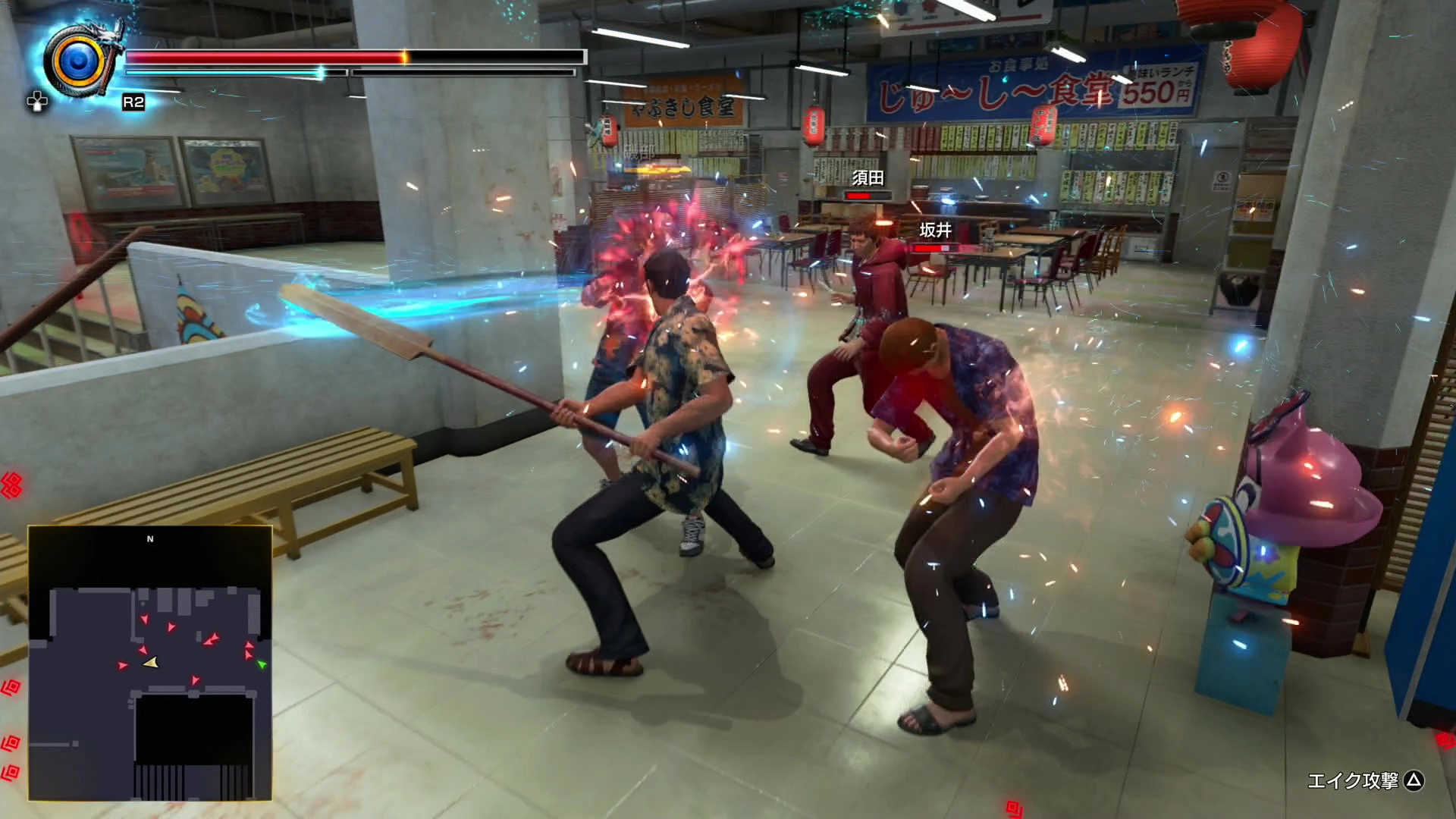Click the small plus pad icon under the HUD
Image resolution: width=1456 pixels, height=819 pixels.
click(38, 101)
